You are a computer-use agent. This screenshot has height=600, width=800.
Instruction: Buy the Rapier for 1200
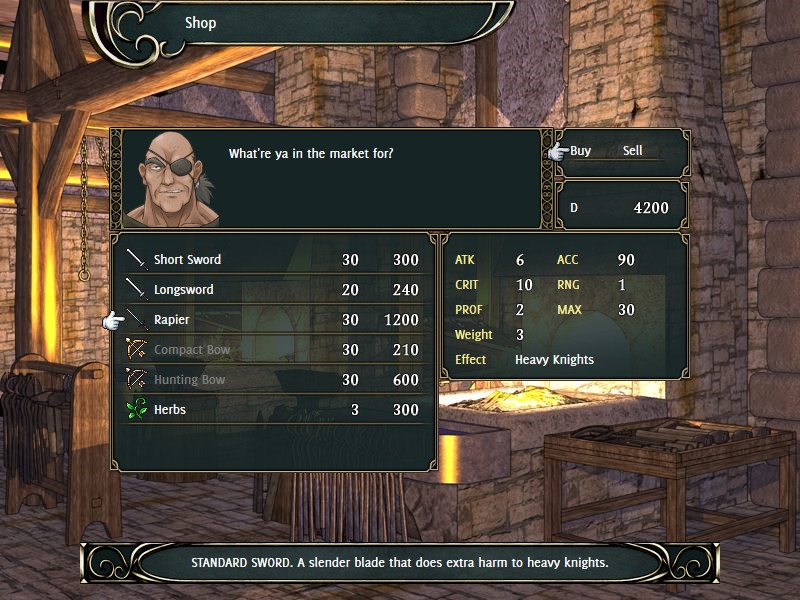point(172,320)
